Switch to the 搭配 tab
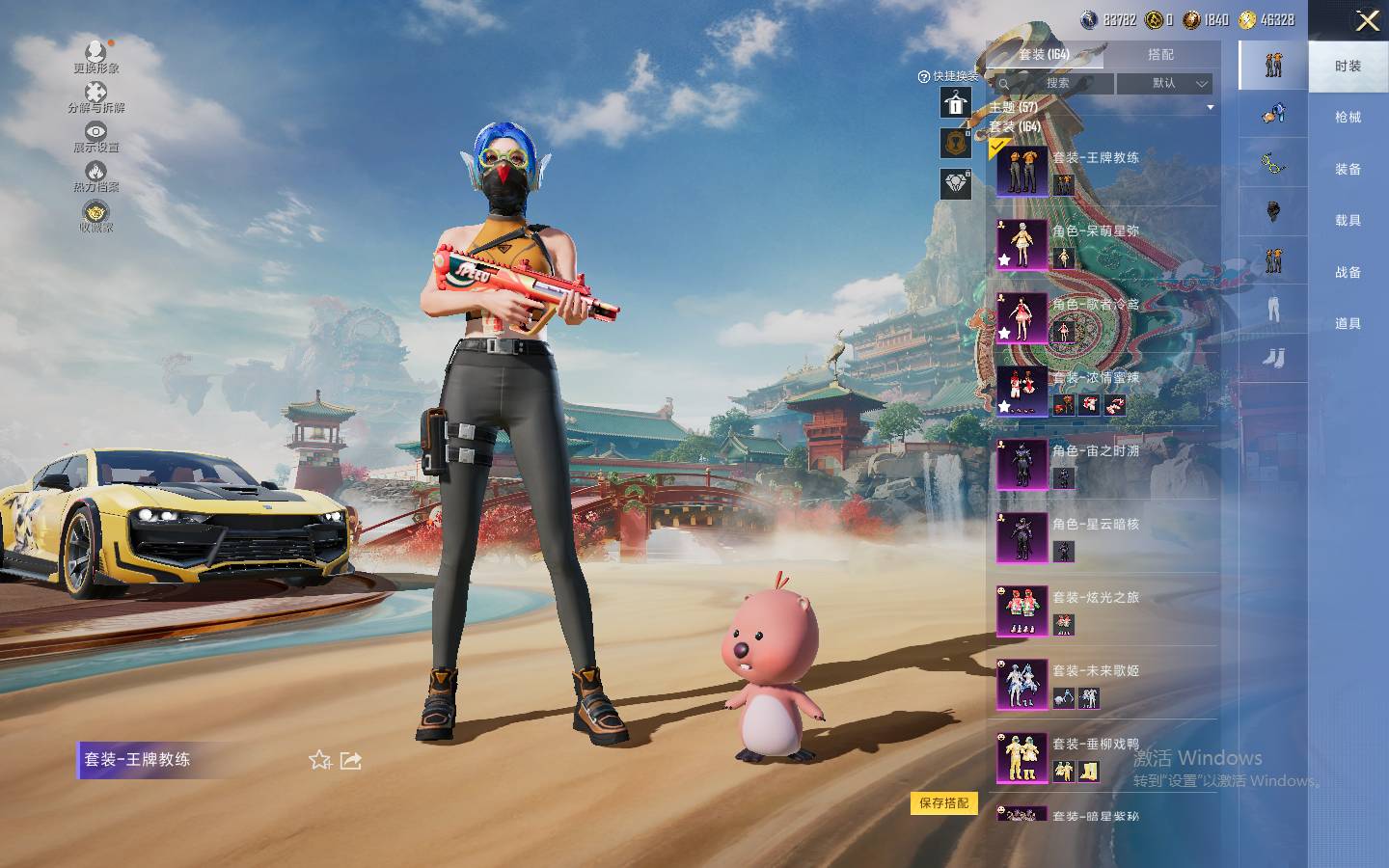The height and width of the screenshot is (868, 1389). (x=1160, y=55)
